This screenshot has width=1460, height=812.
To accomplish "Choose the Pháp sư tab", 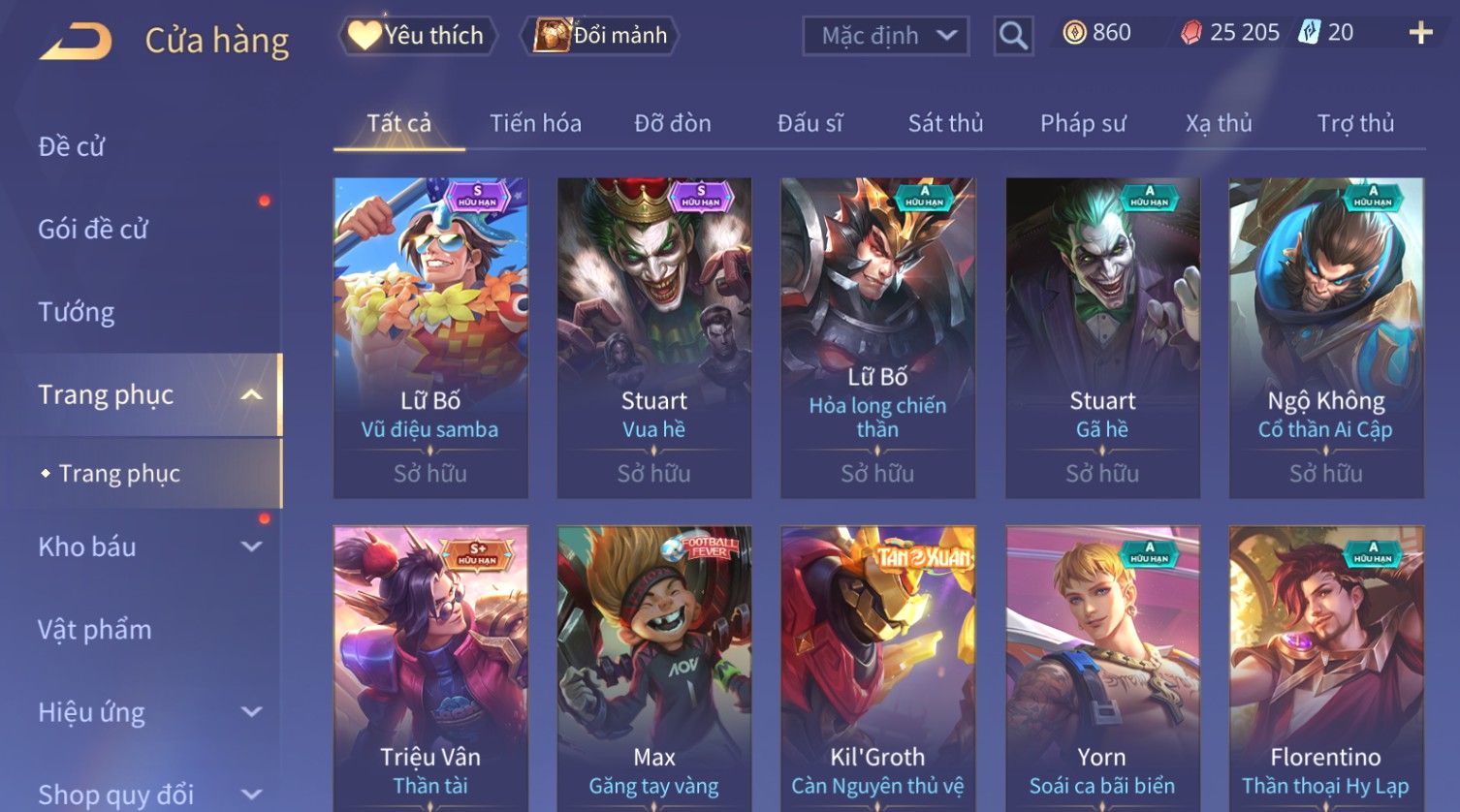I will [1083, 123].
